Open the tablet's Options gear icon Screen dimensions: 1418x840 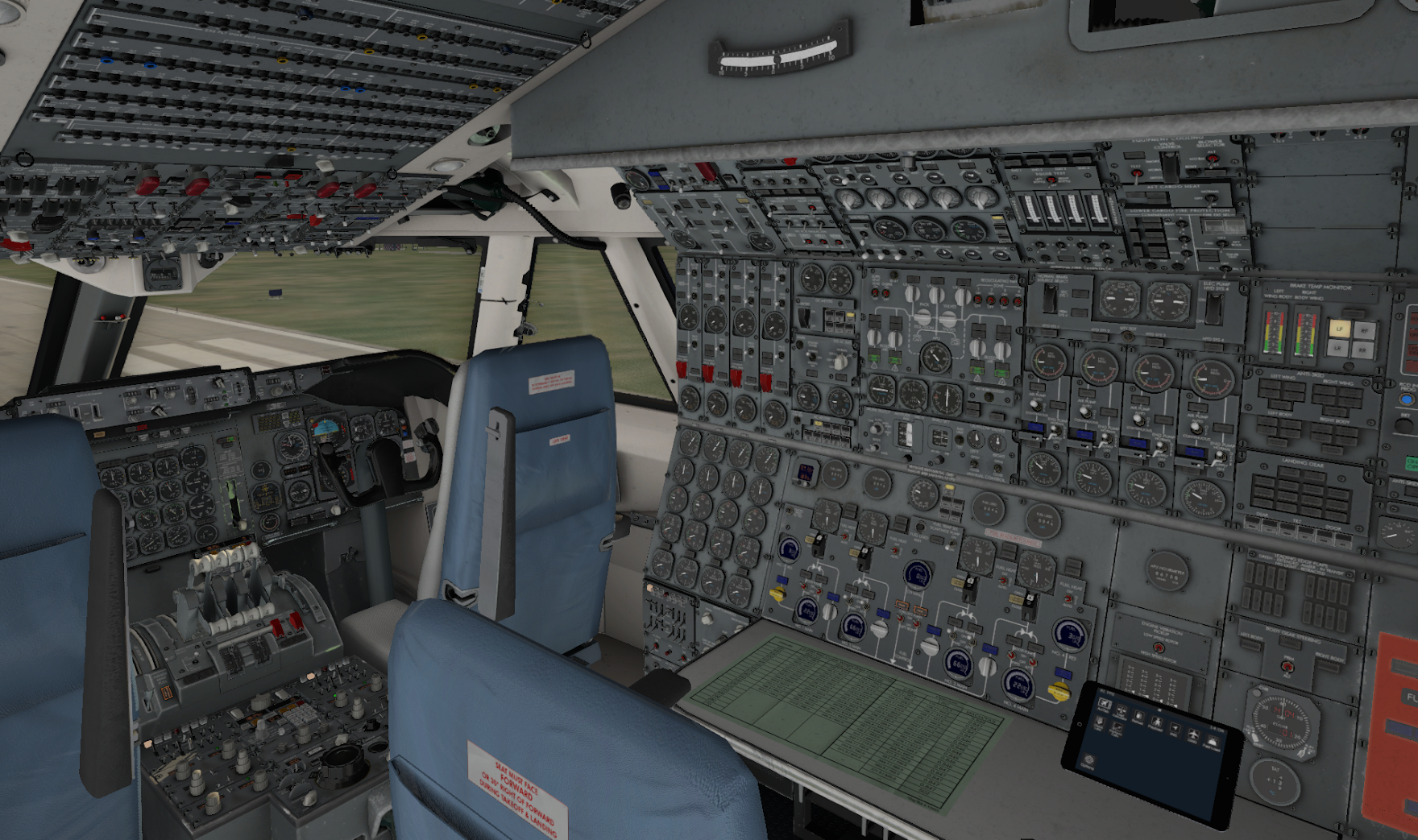[x=1088, y=759]
